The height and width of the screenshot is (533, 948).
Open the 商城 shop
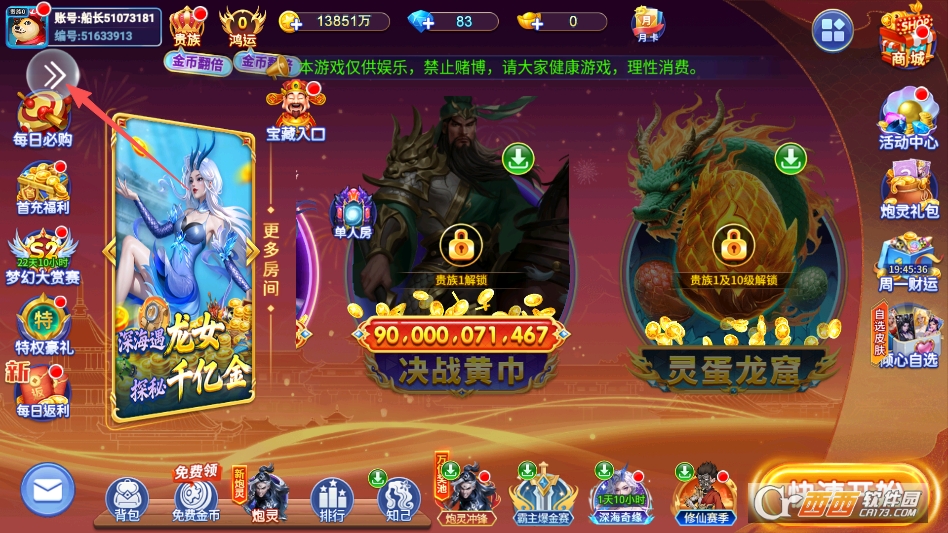908,37
